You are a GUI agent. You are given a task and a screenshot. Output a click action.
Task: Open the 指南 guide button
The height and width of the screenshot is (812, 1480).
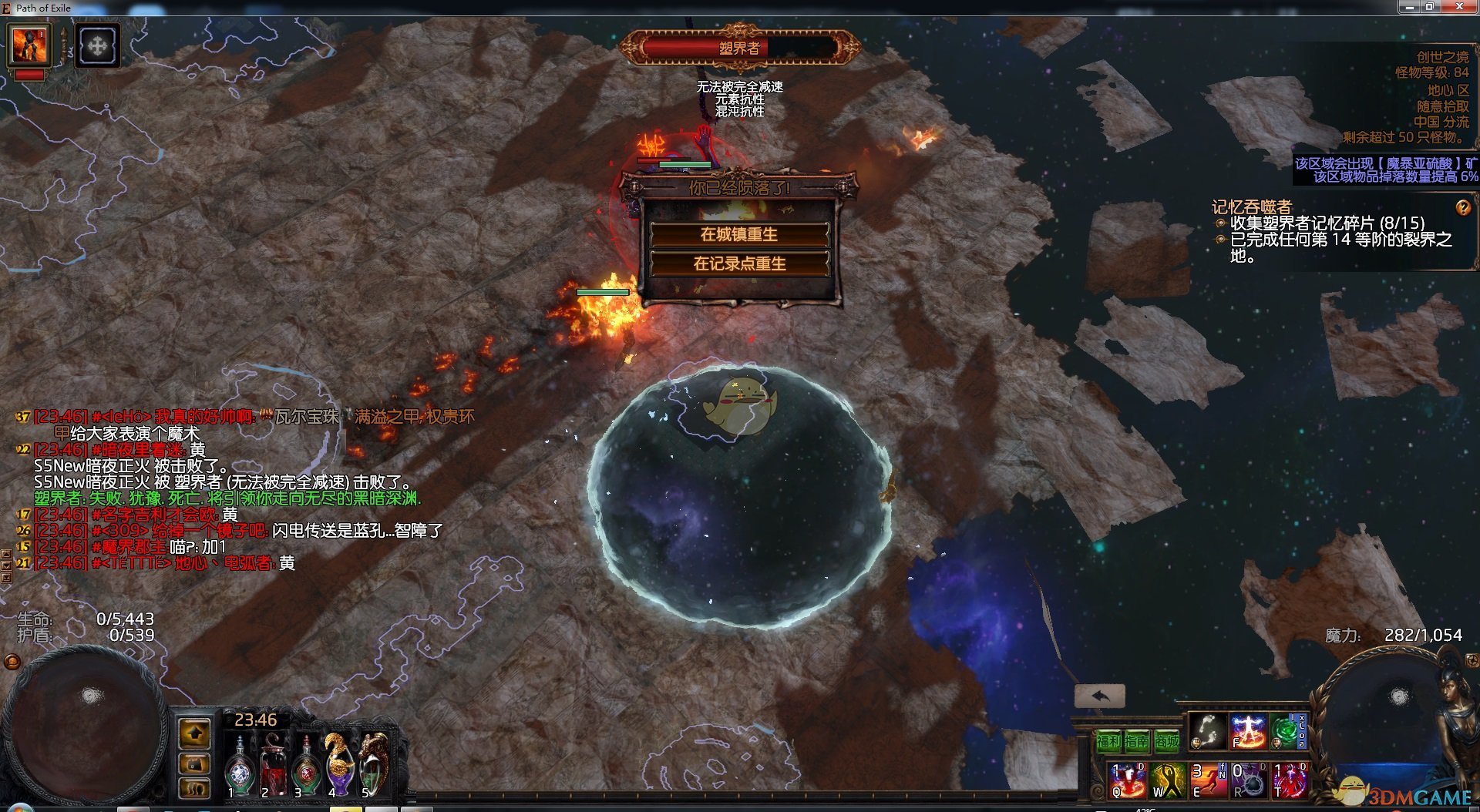tap(1137, 742)
